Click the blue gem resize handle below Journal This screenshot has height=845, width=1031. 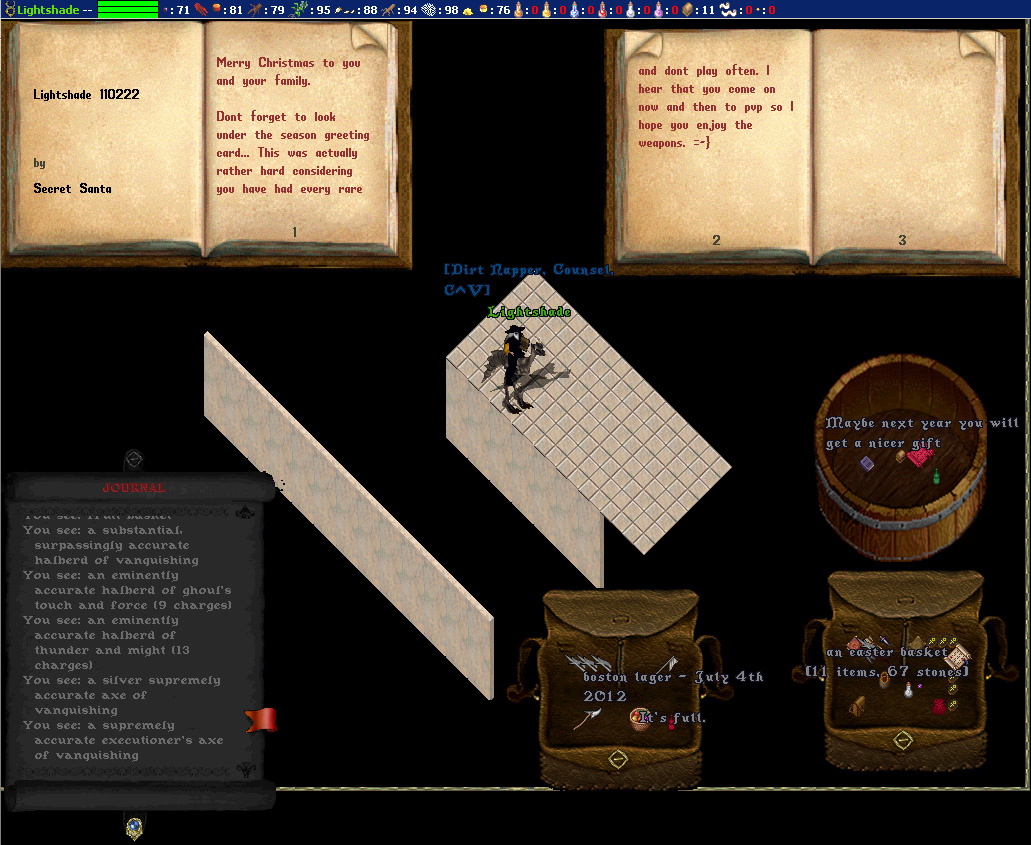coord(133,826)
